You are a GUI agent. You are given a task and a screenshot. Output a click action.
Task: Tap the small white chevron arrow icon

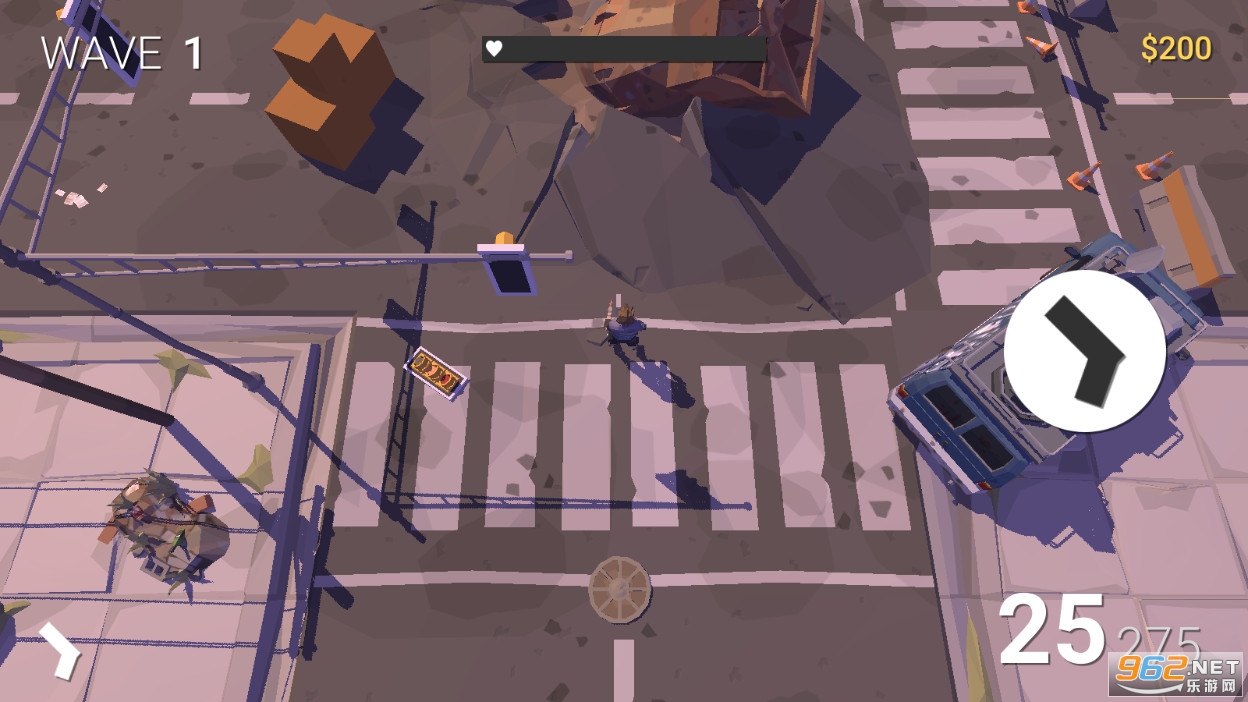[60, 651]
